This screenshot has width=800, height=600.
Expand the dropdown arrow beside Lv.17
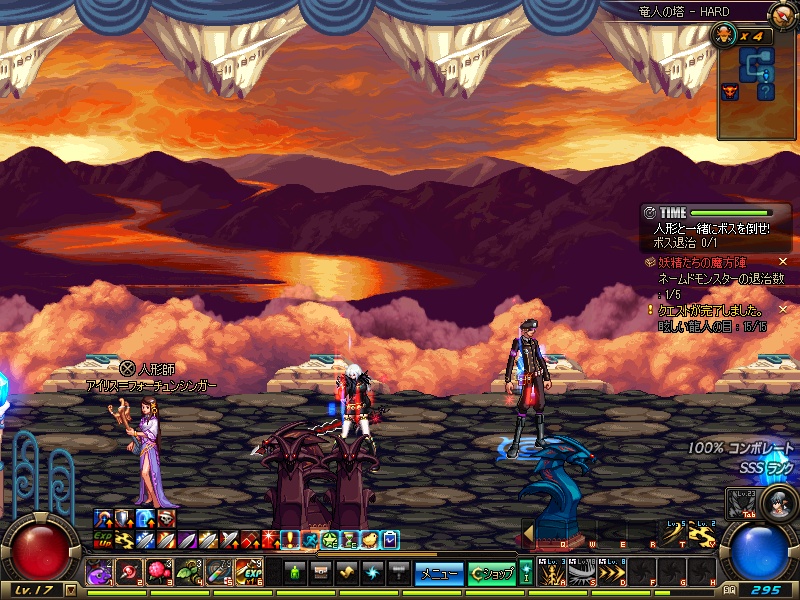click(x=70, y=590)
